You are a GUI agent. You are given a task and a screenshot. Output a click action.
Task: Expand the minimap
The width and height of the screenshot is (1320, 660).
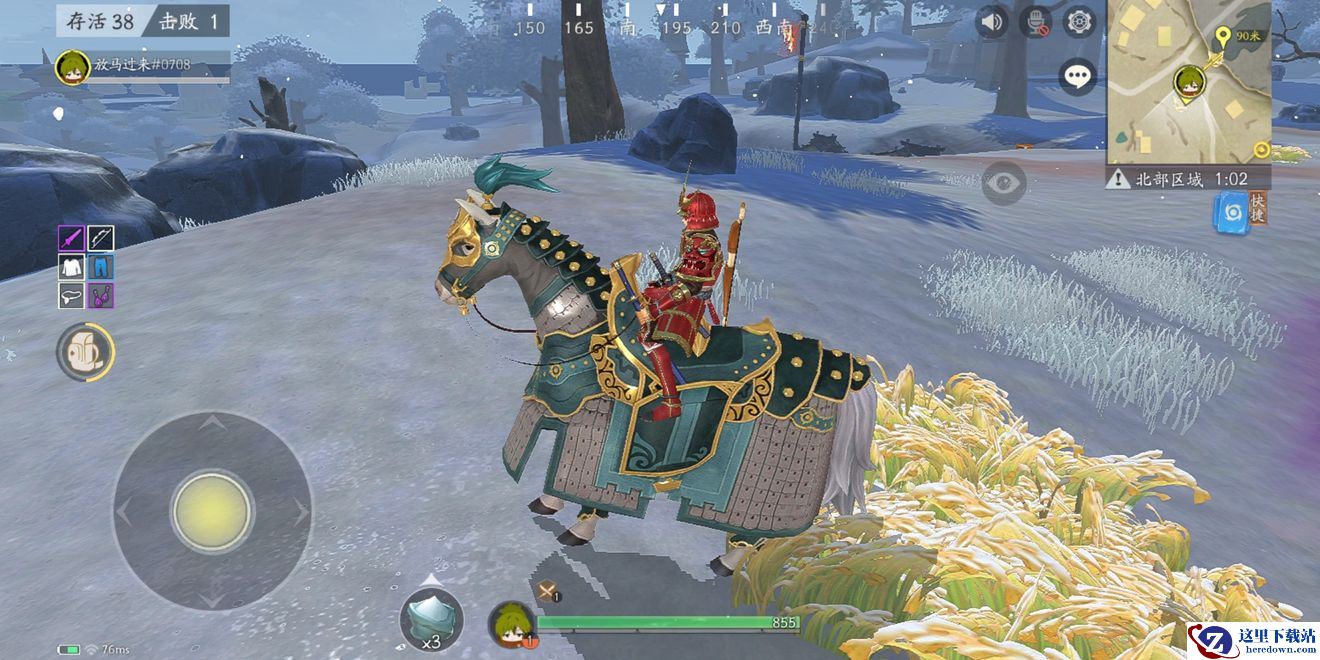pyautogui.click(x=1188, y=80)
